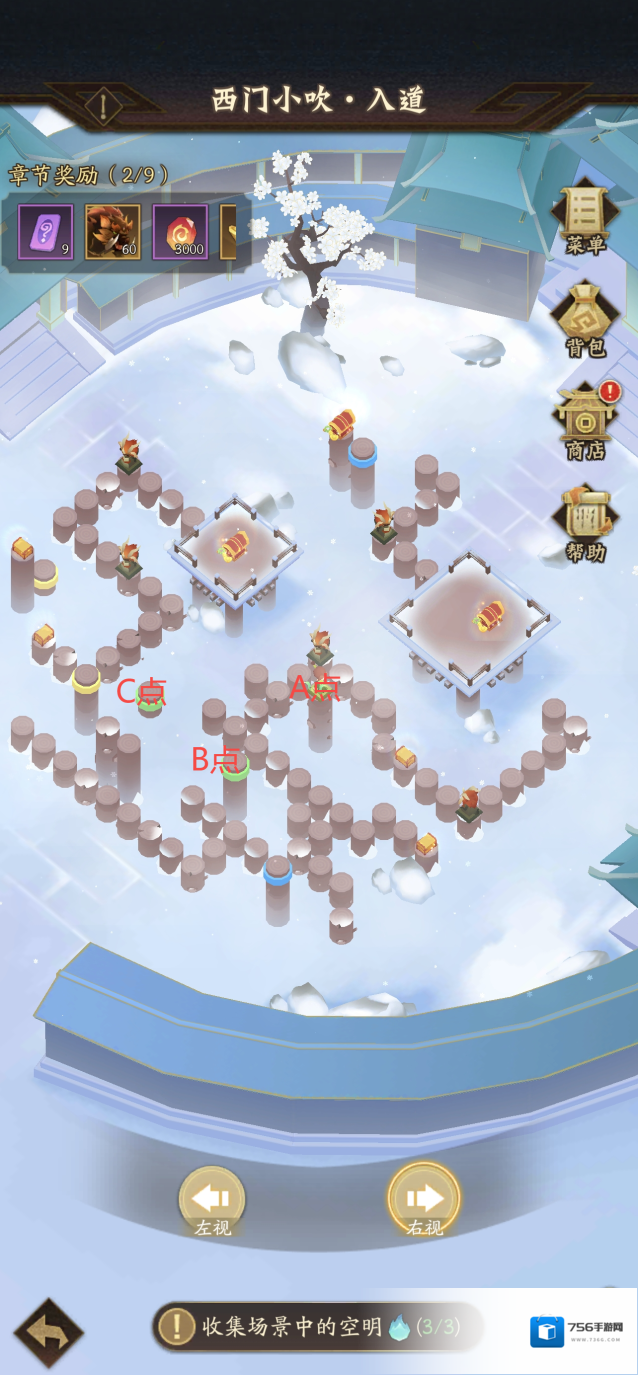Select the red 3000 magatama reward

click(x=180, y=232)
